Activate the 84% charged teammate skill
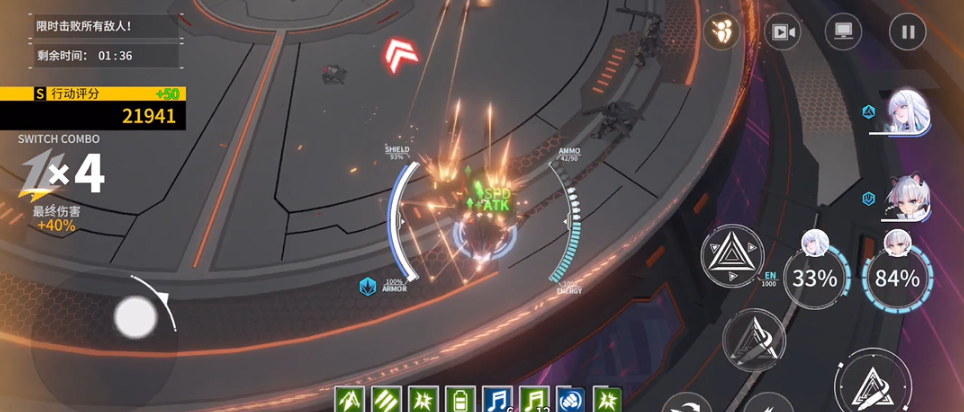The width and height of the screenshot is (964, 412). (x=896, y=277)
